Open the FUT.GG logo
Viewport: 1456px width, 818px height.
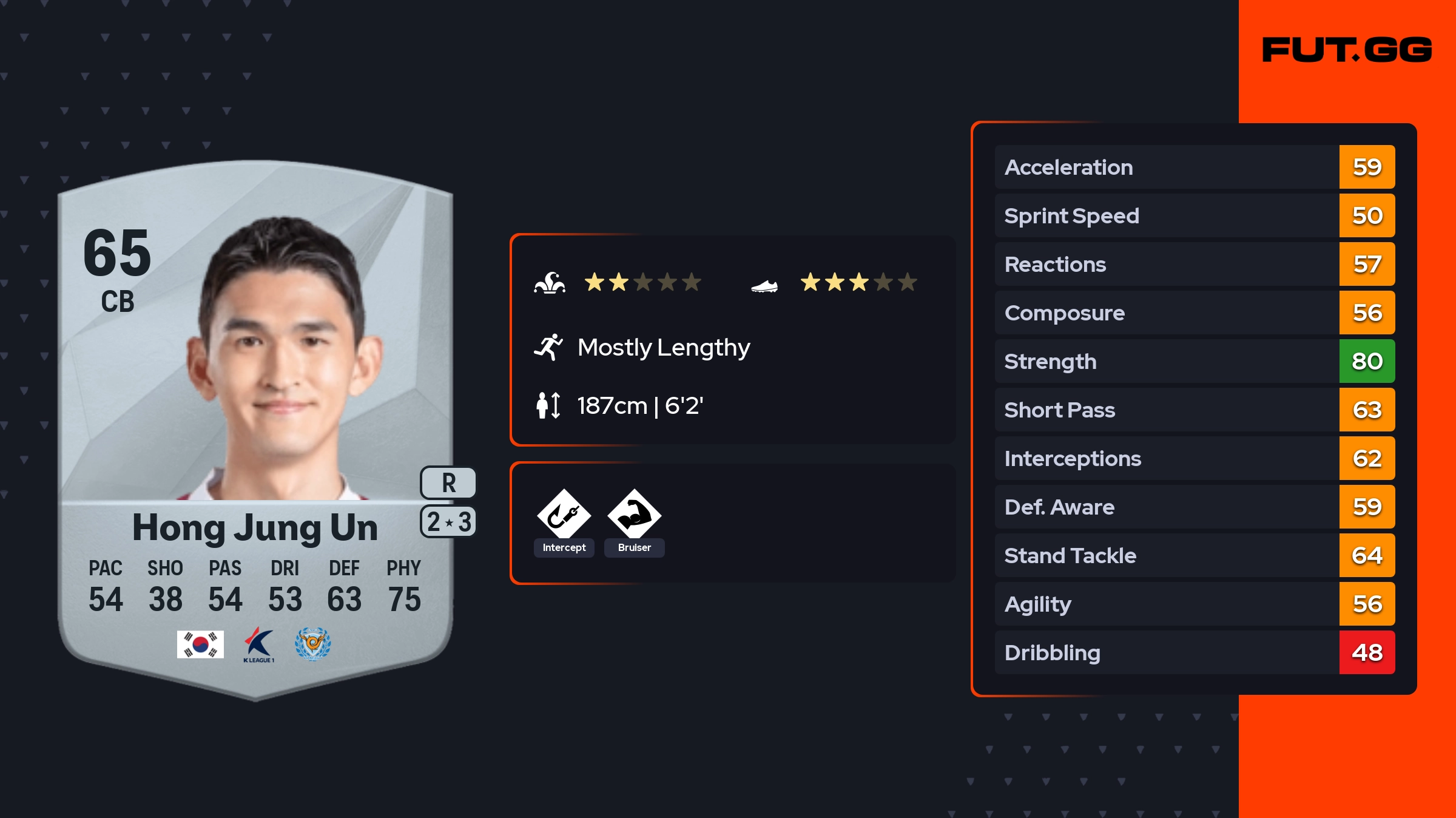pos(1347,50)
